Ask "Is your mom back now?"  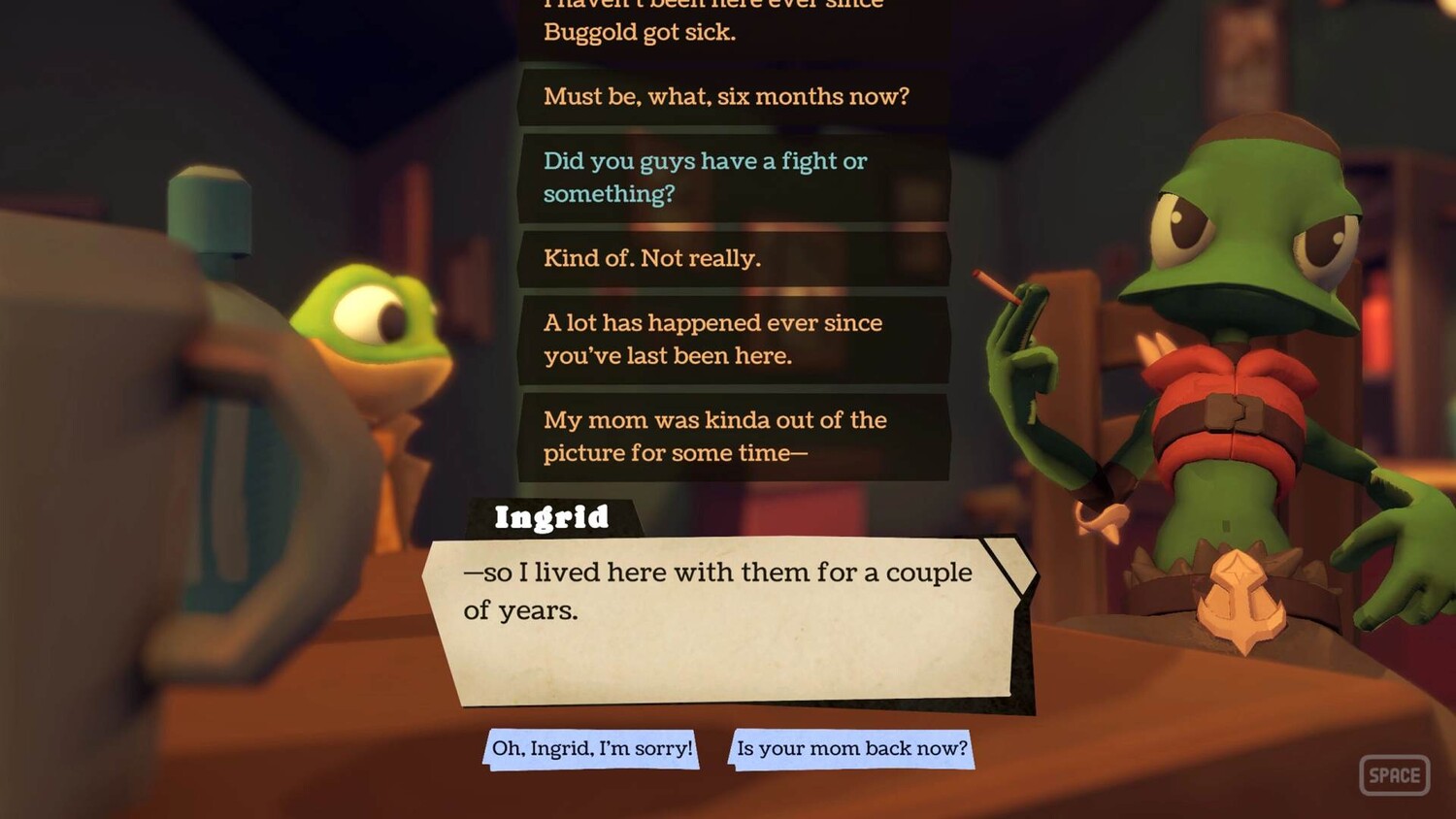pyautogui.click(x=851, y=749)
